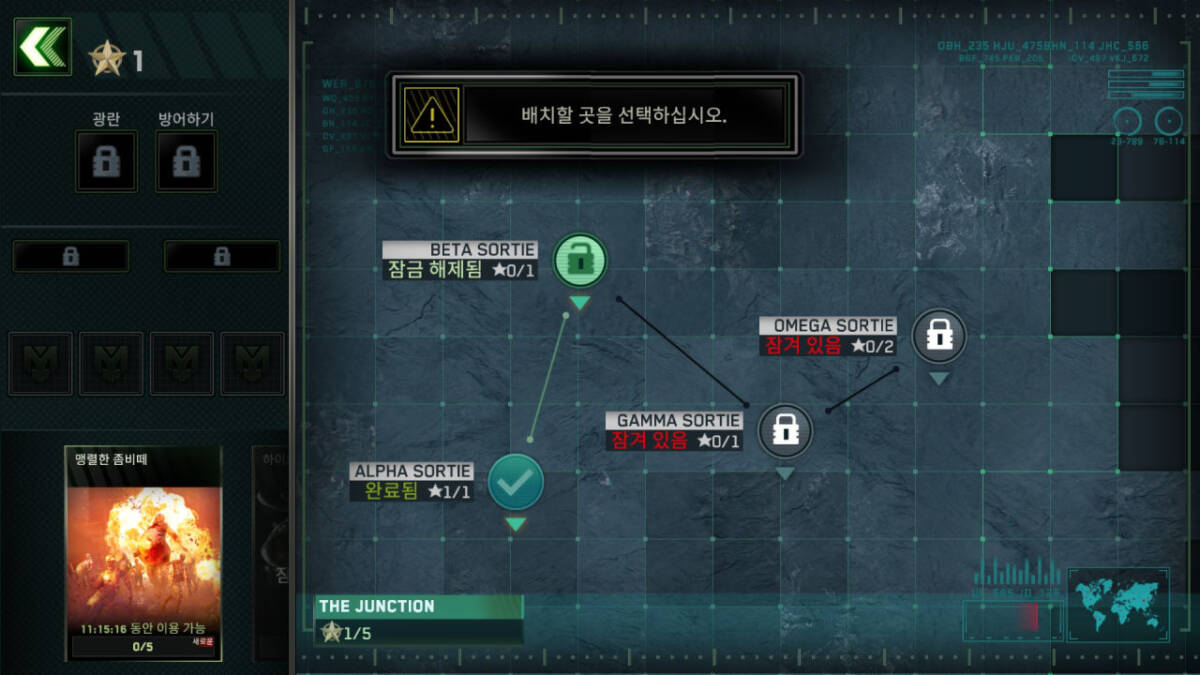This screenshot has height=675, width=1200.
Task: Open the fiery zombie horde event card
Action: click(x=143, y=553)
